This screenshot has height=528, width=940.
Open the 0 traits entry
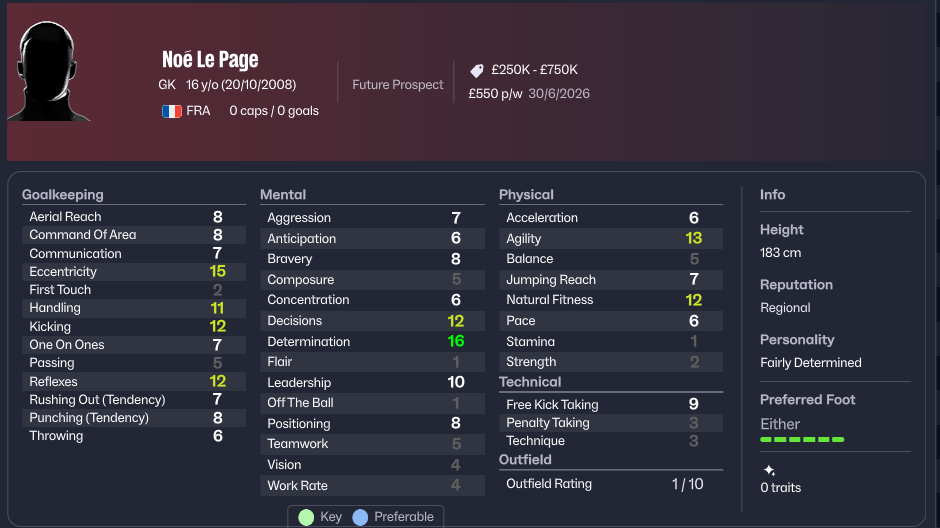(x=780, y=487)
